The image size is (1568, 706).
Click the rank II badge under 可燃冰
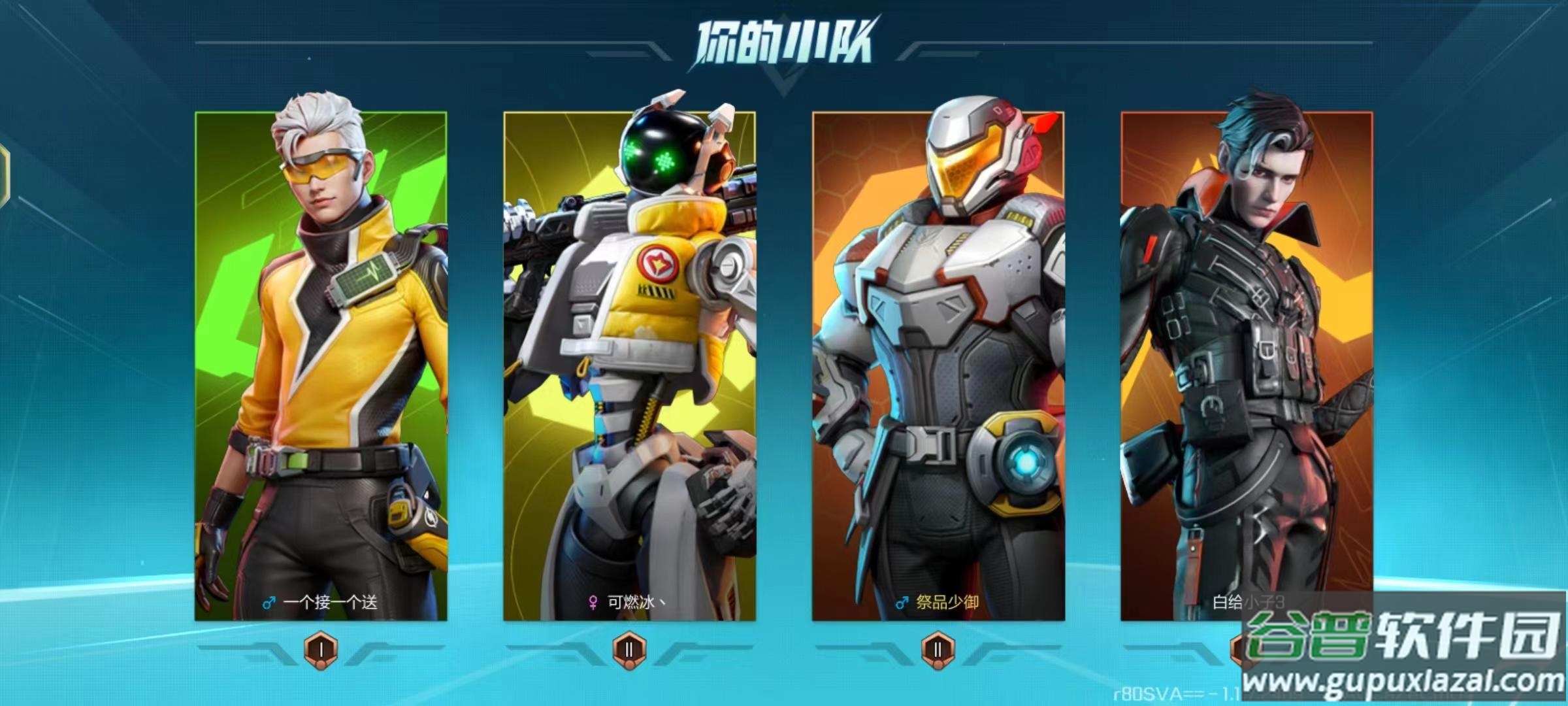[x=629, y=649]
